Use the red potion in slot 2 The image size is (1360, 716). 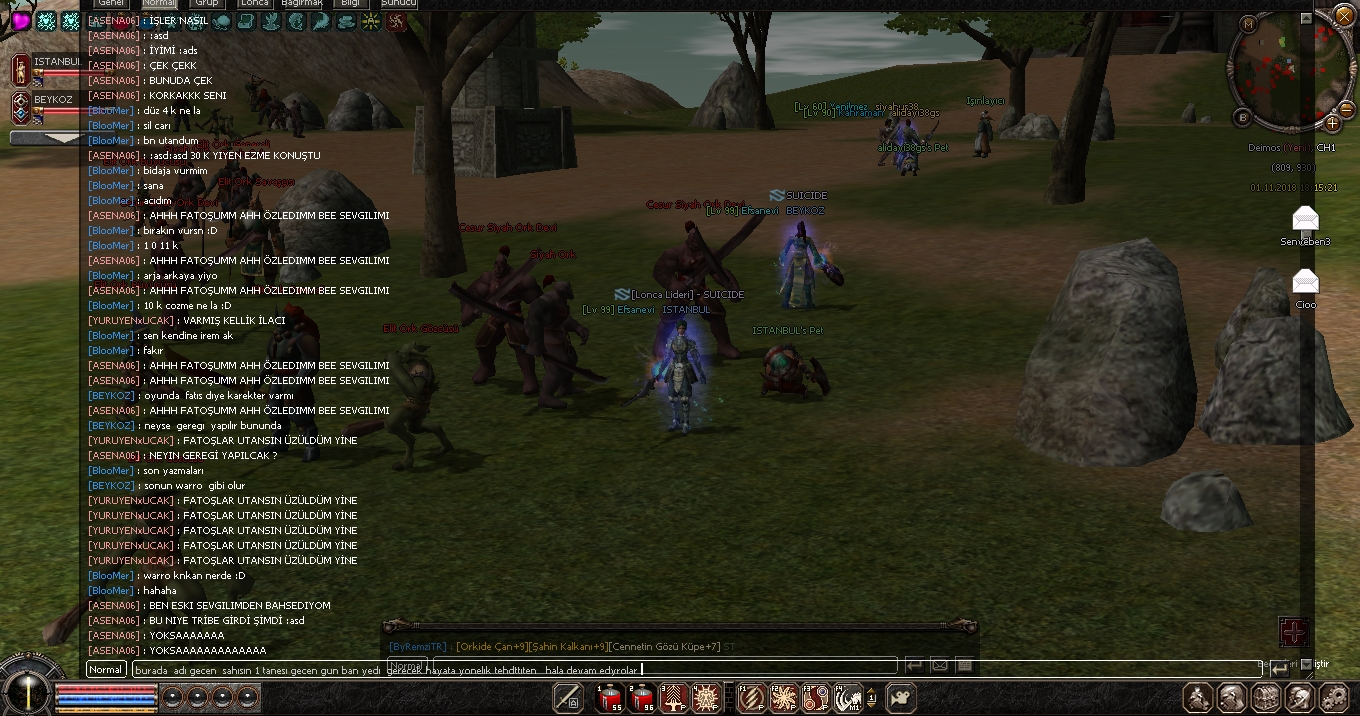(641, 697)
